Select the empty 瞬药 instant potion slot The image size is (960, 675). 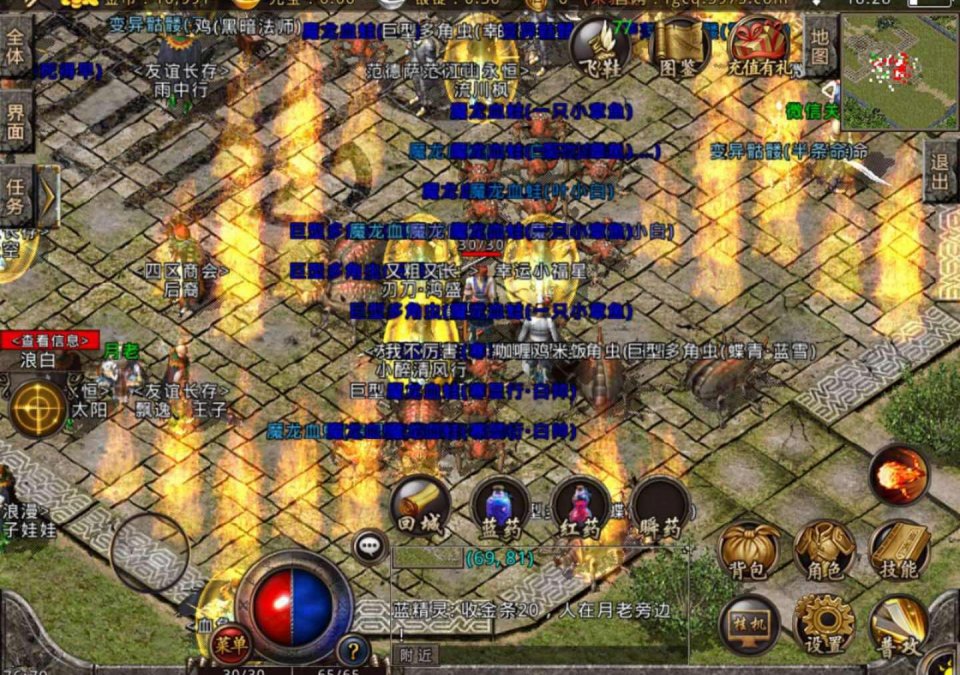tap(660, 506)
